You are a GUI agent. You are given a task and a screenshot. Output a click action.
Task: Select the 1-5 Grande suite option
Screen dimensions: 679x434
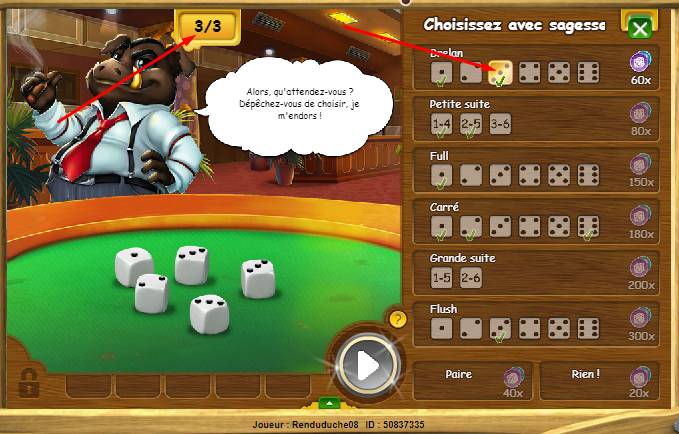442,277
